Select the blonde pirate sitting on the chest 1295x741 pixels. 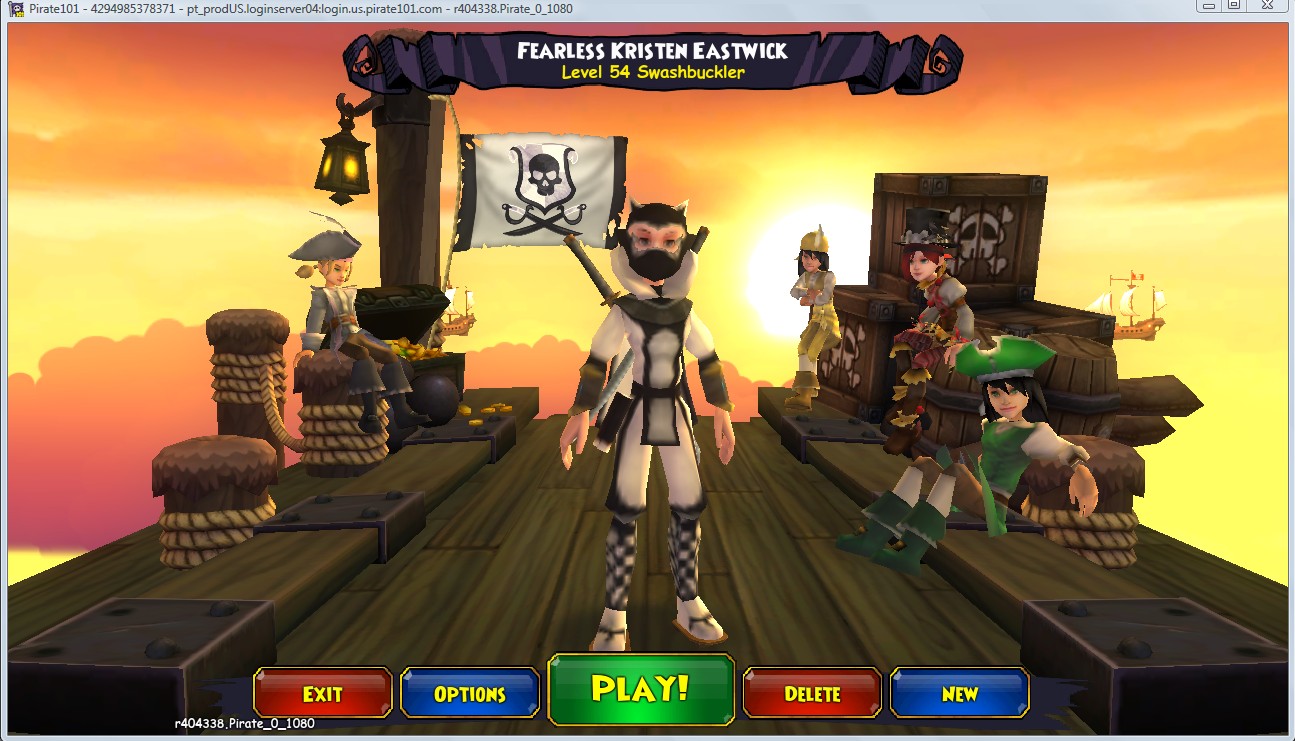coord(335,300)
